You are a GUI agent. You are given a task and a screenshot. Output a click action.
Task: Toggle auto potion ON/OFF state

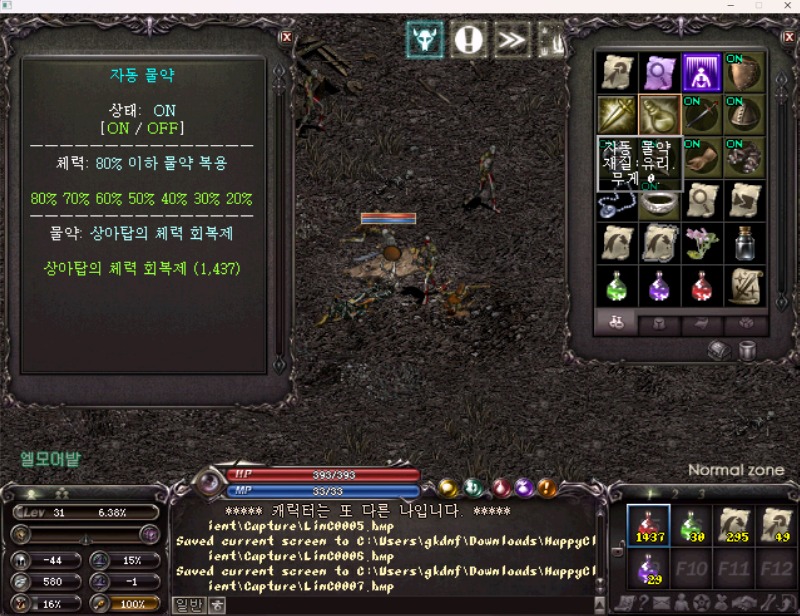[143, 129]
